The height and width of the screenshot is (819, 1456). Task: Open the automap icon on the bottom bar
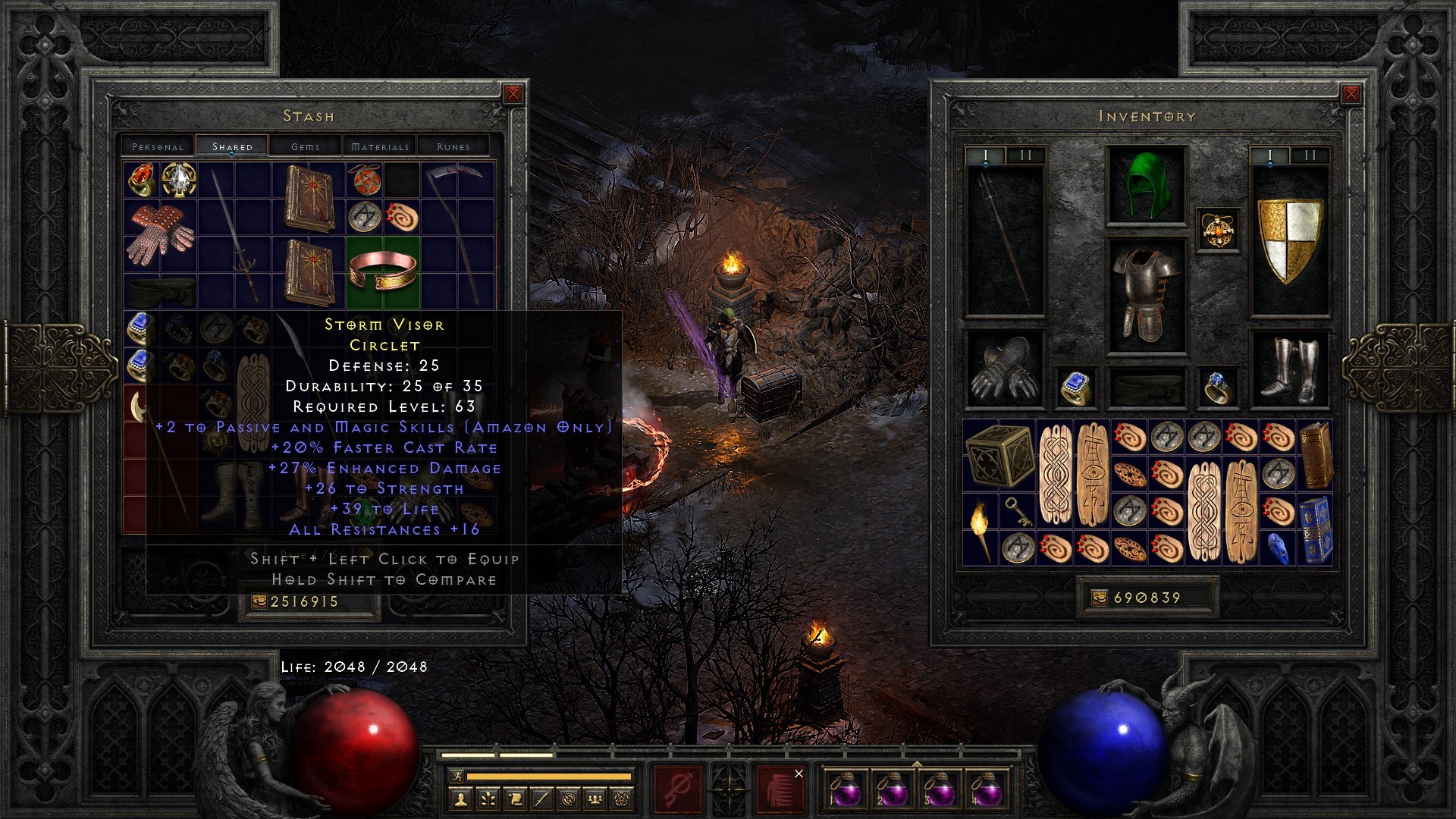569,798
